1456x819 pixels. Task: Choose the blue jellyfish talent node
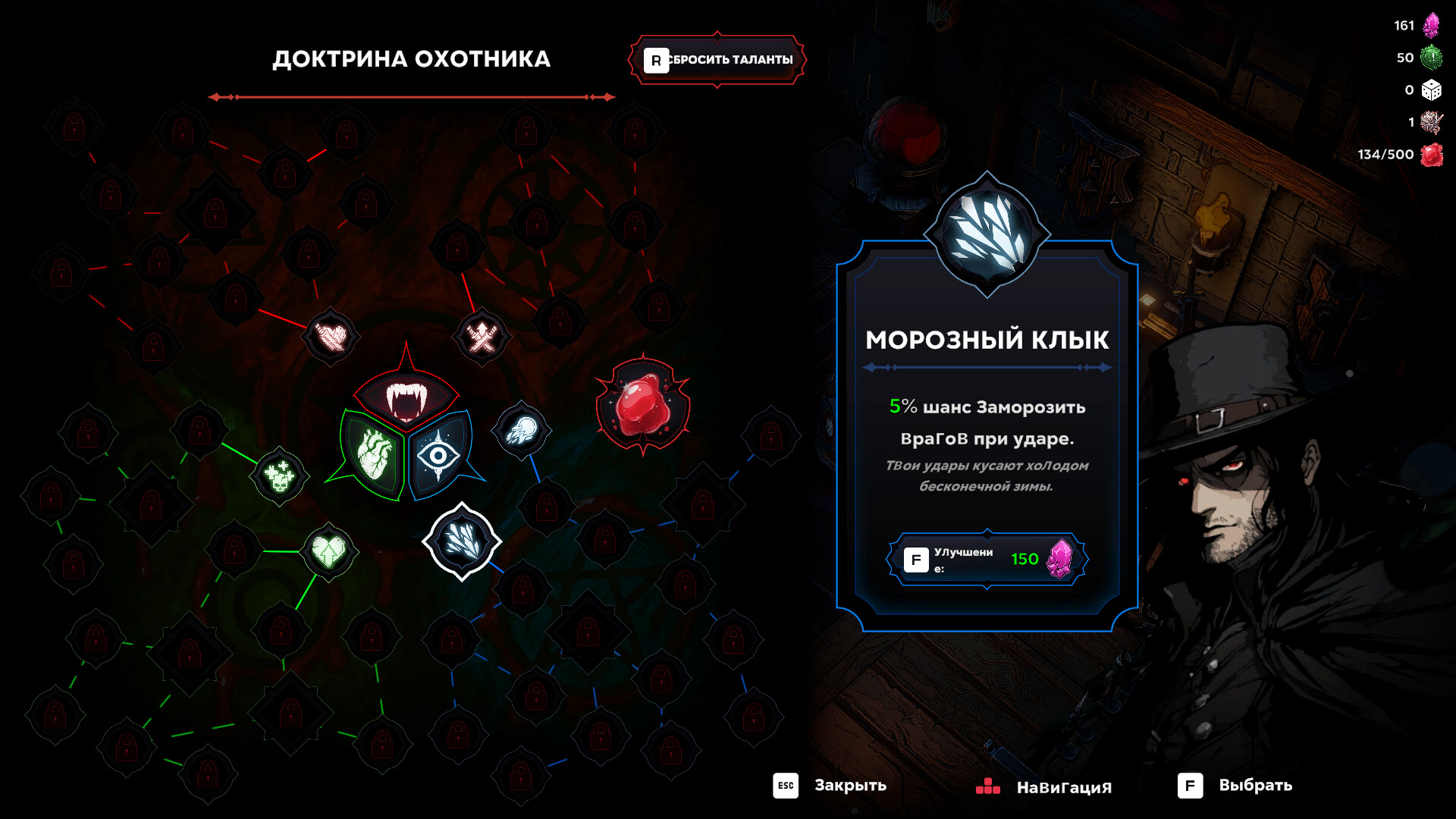521,430
